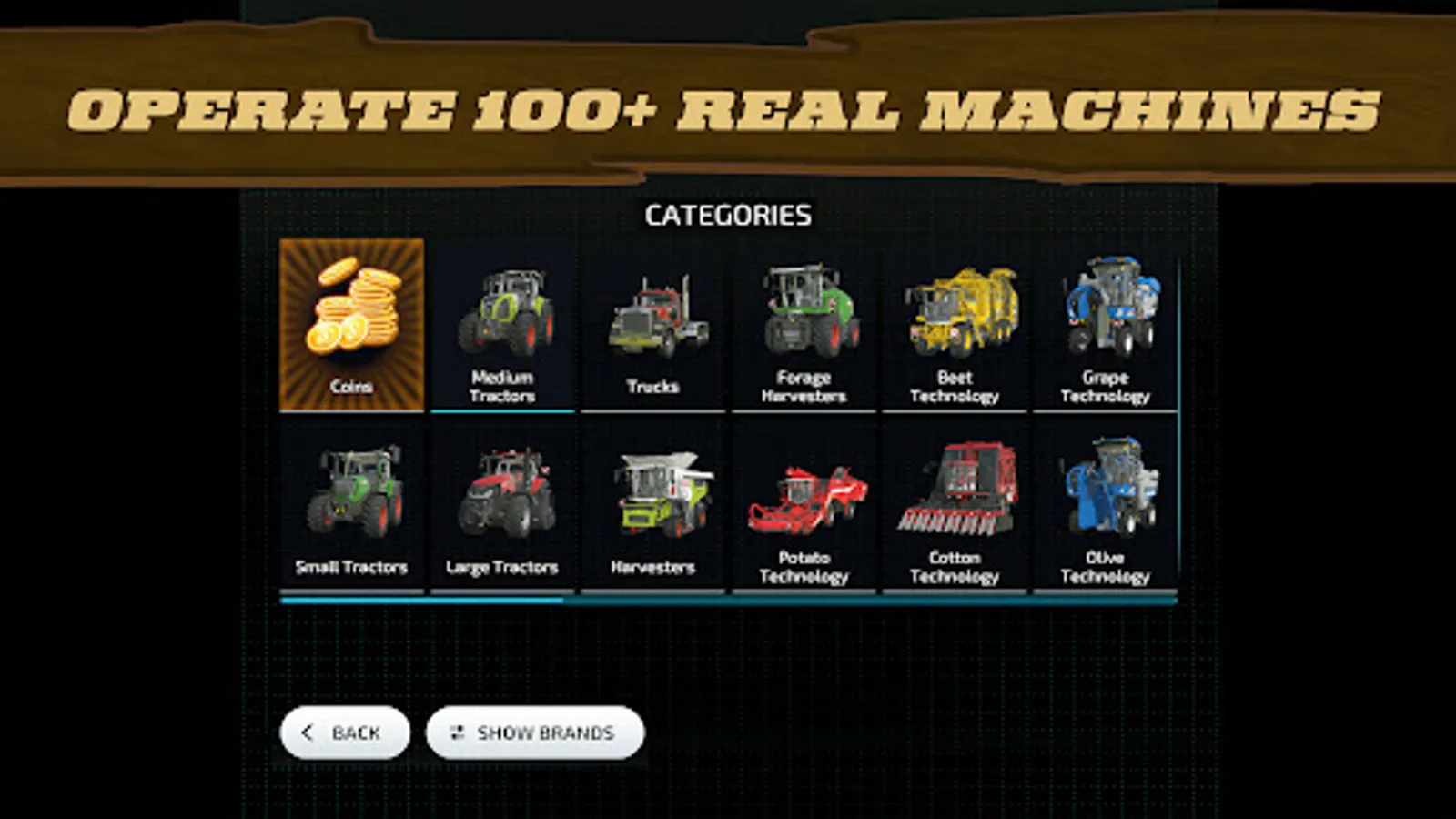Open the Large Tractors category
The image size is (1456, 819).
[x=502, y=505]
